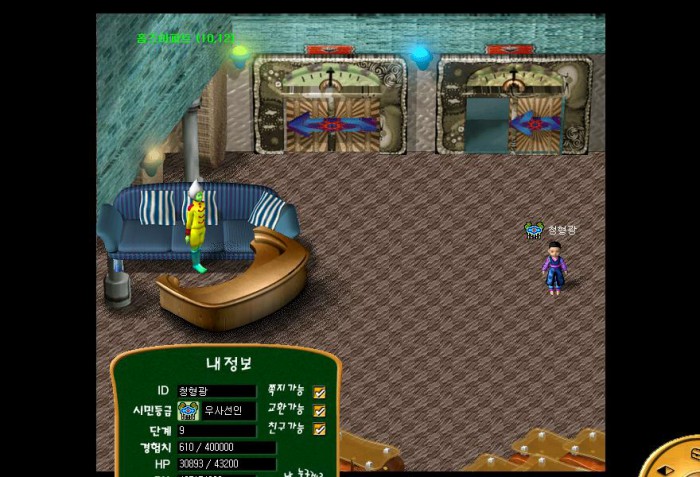Toggle the 쪽지가능 checkbox

pyautogui.click(x=320, y=392)
